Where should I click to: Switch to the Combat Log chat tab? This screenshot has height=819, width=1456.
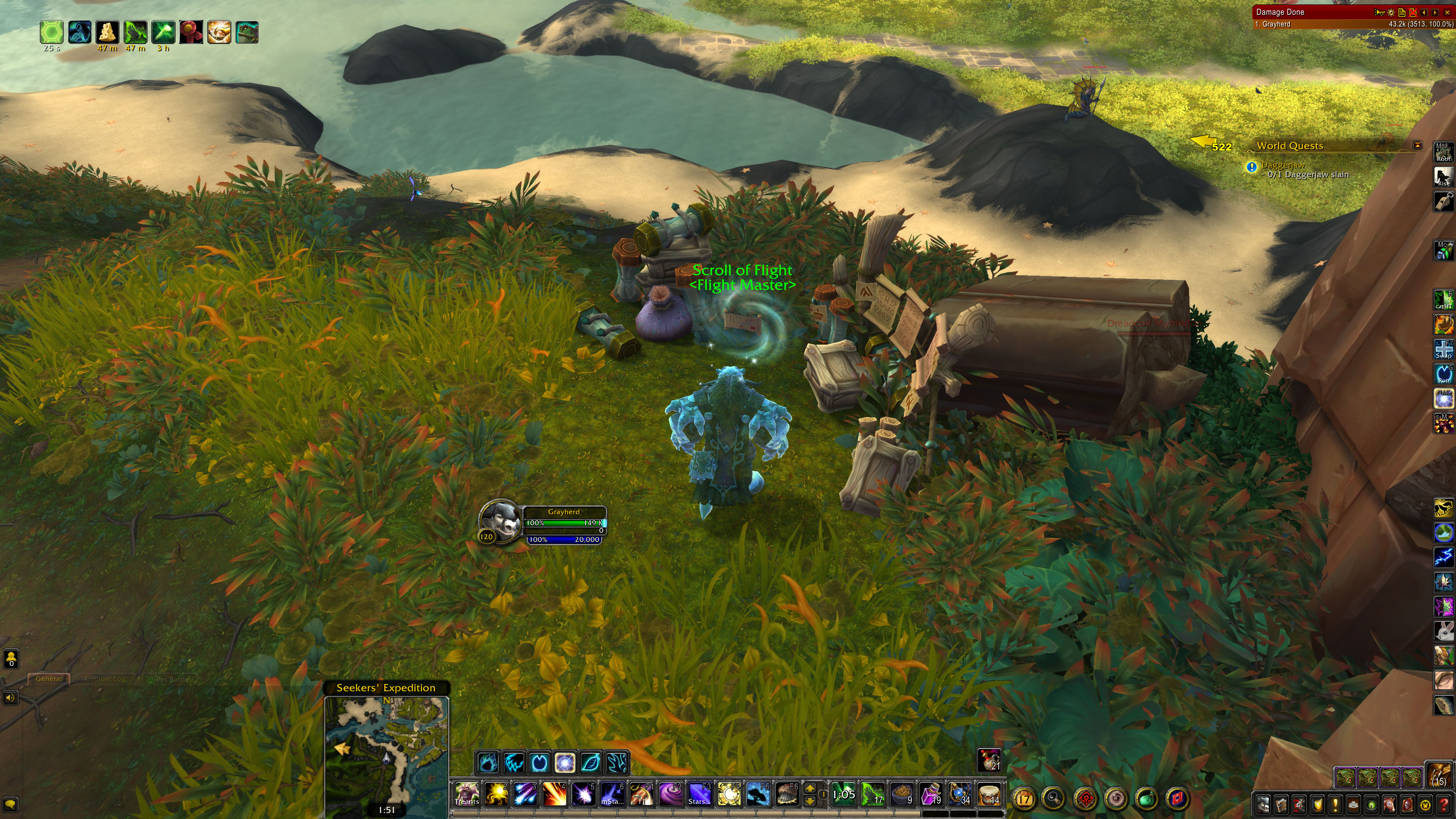tap(105, 679)
